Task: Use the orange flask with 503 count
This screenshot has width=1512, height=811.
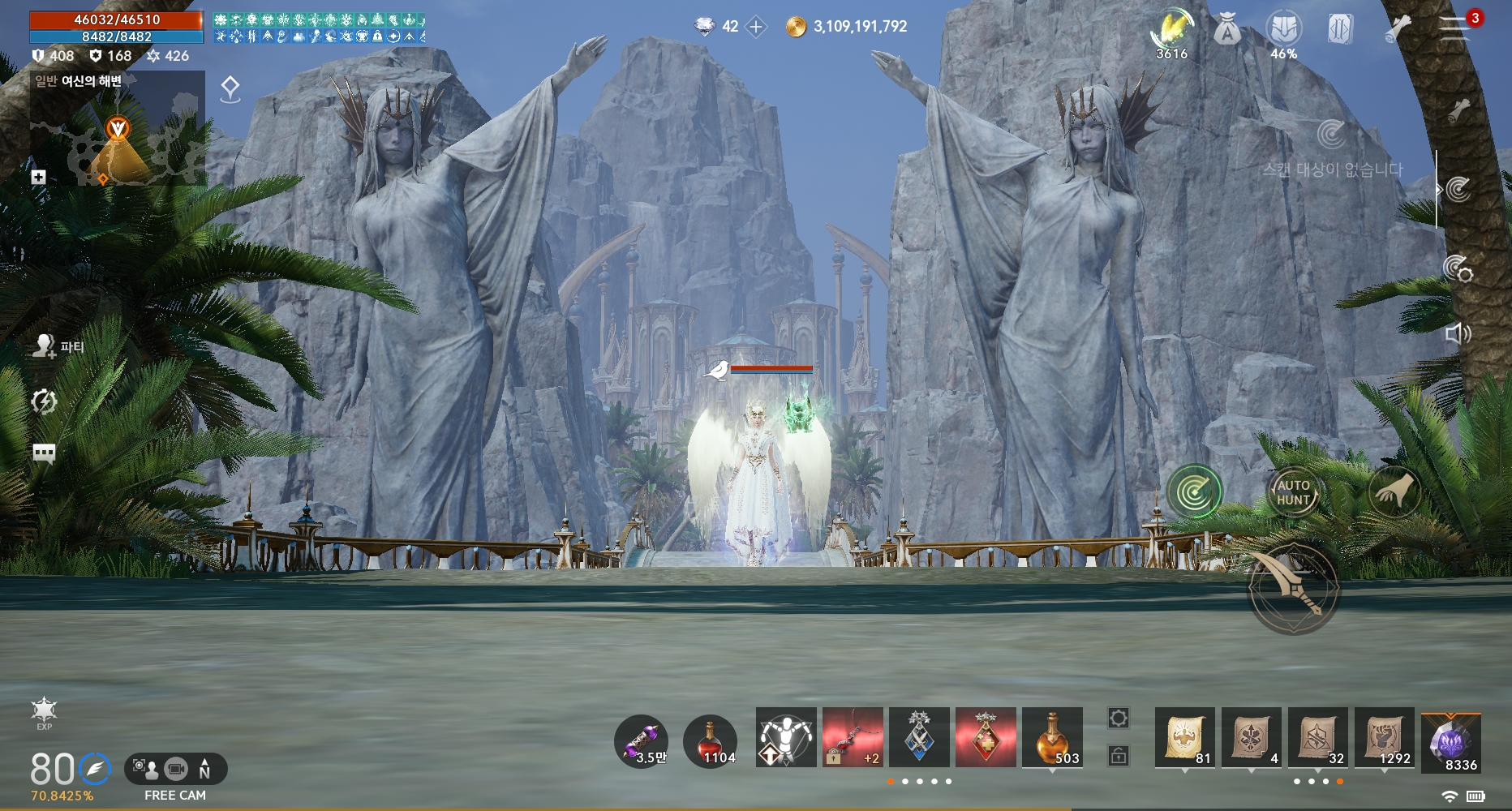Action: click(x=1052, y=737)
